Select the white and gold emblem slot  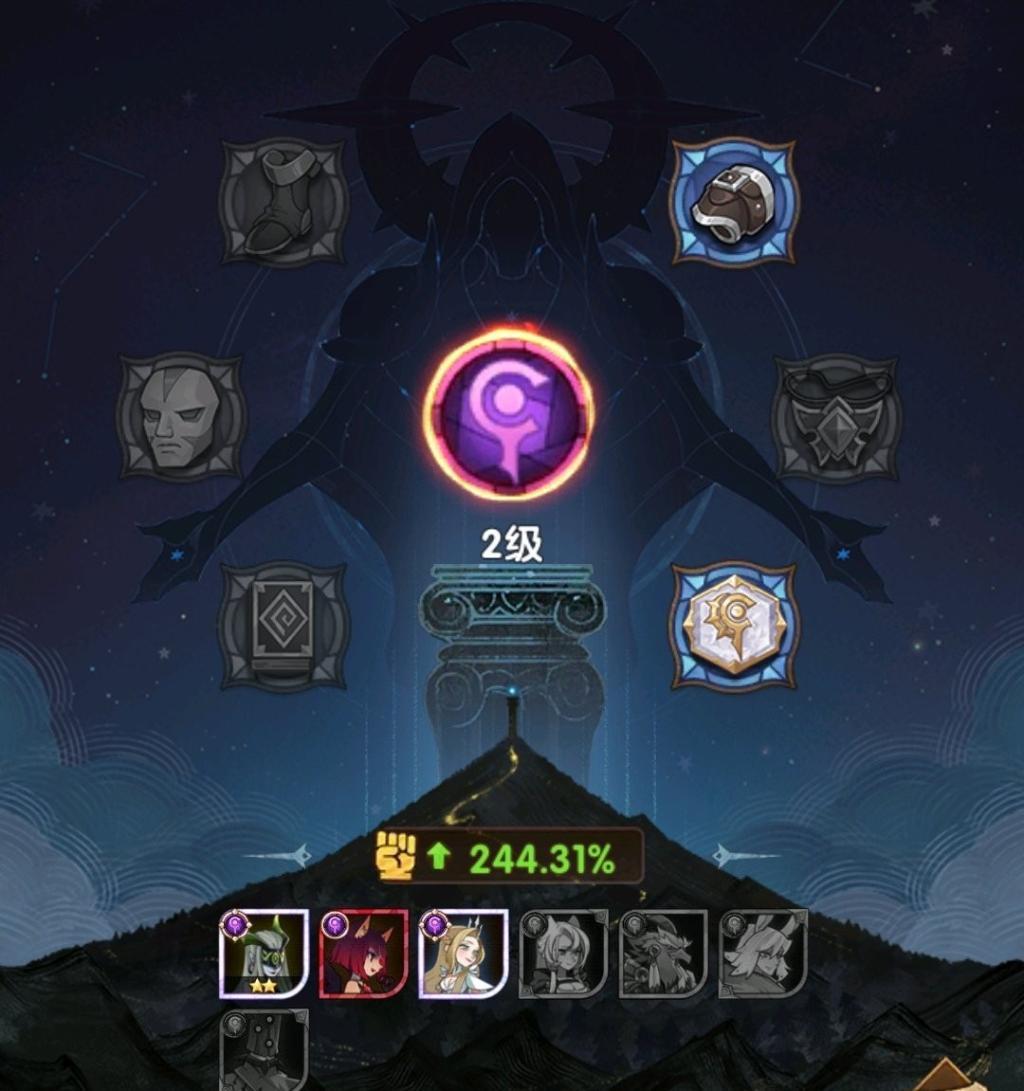tap(734, 626)
